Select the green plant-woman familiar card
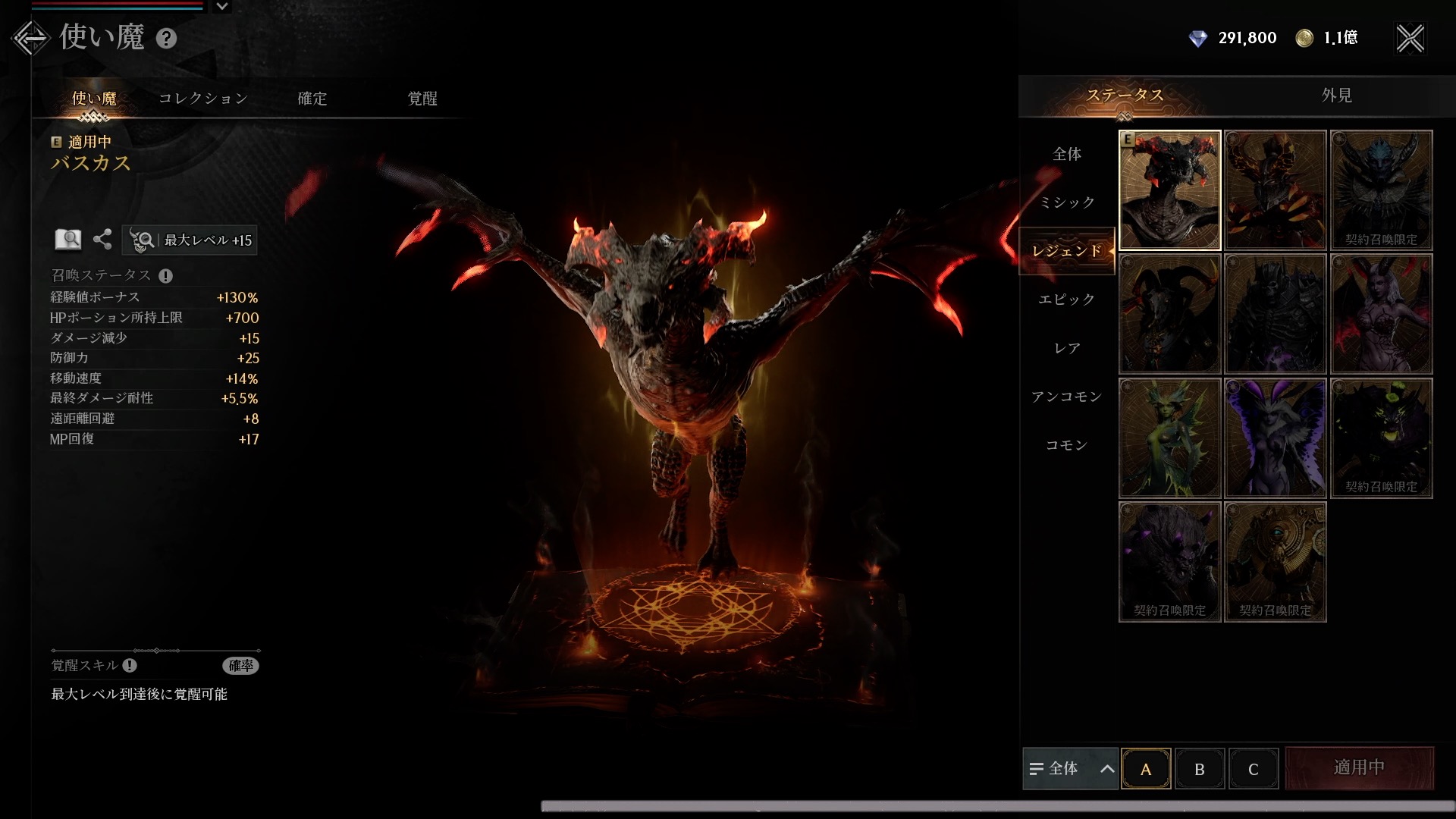1456x819 pixels. pos(1169,438)
